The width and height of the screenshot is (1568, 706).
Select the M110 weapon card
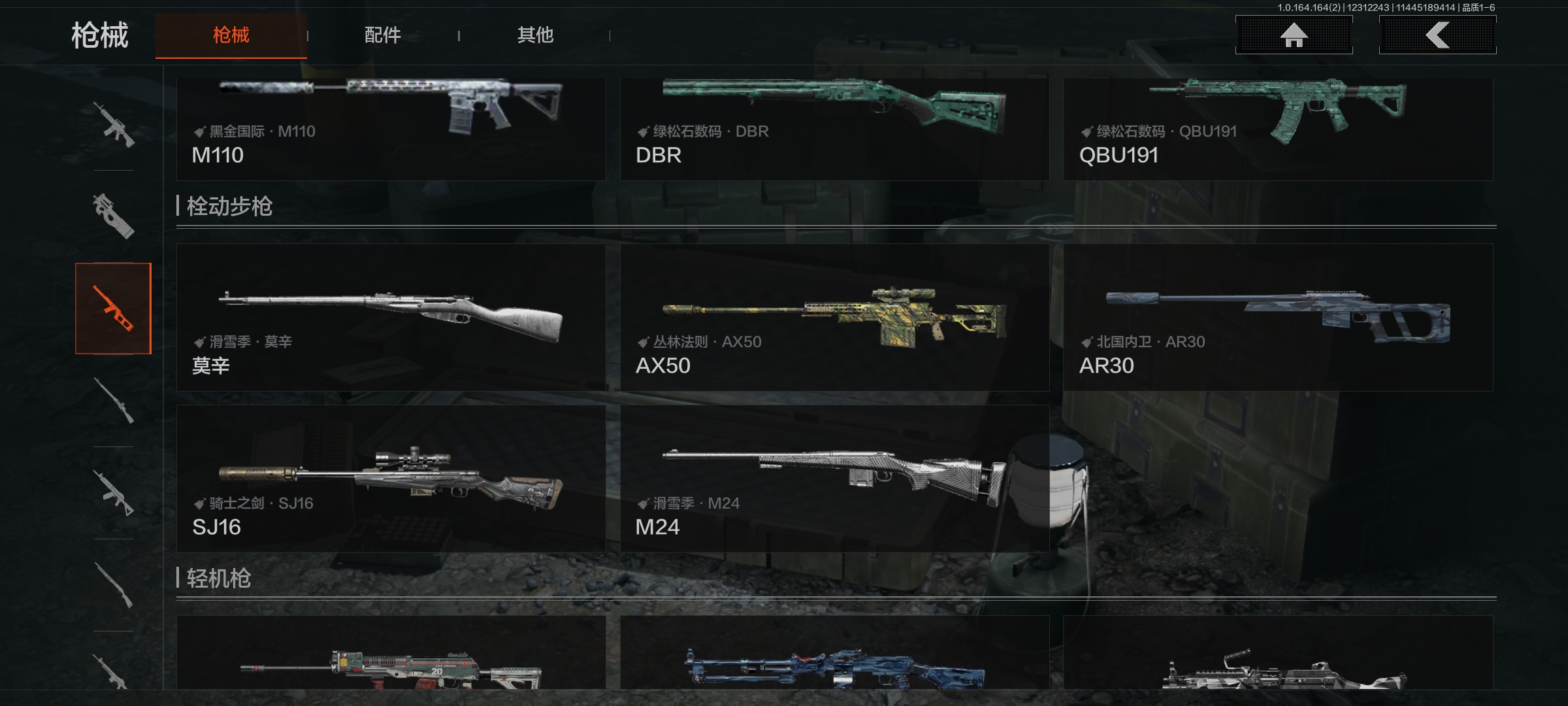tap(391, 129)
